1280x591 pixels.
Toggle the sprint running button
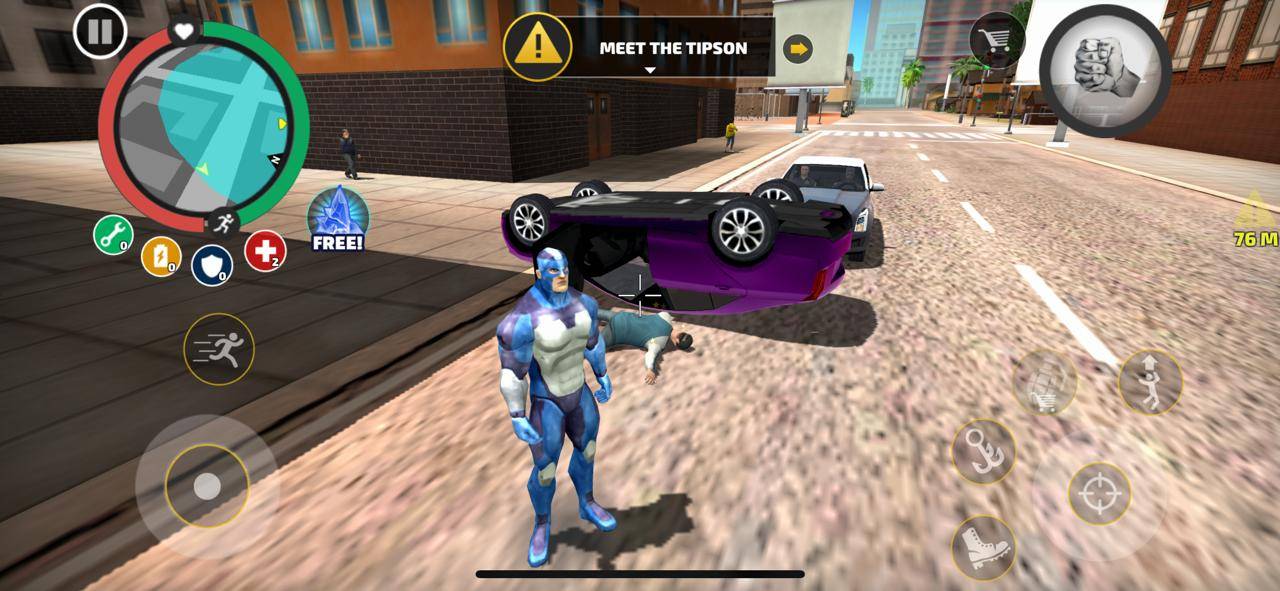pos(218,349)
